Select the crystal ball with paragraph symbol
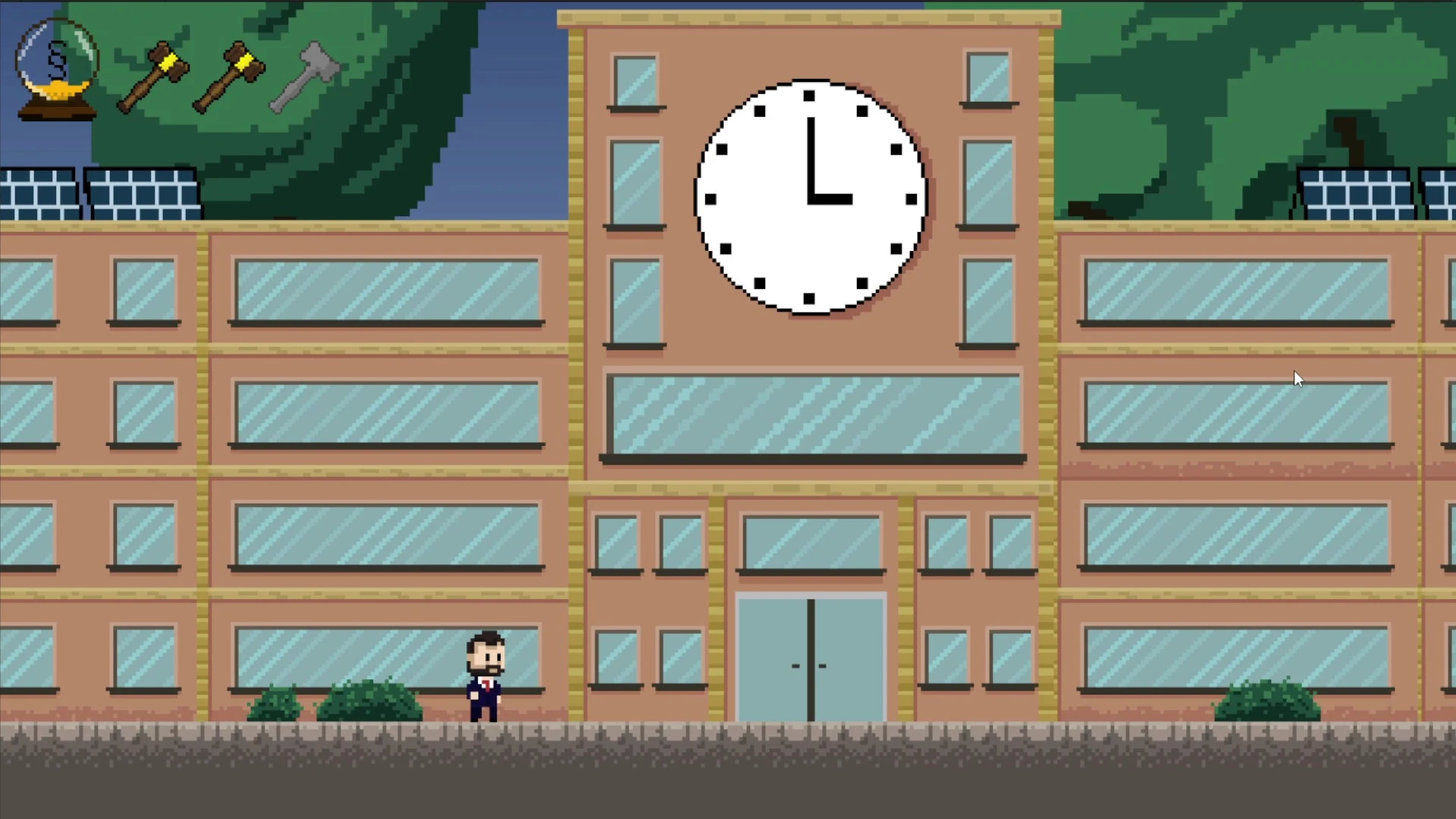 click(57, 68)
